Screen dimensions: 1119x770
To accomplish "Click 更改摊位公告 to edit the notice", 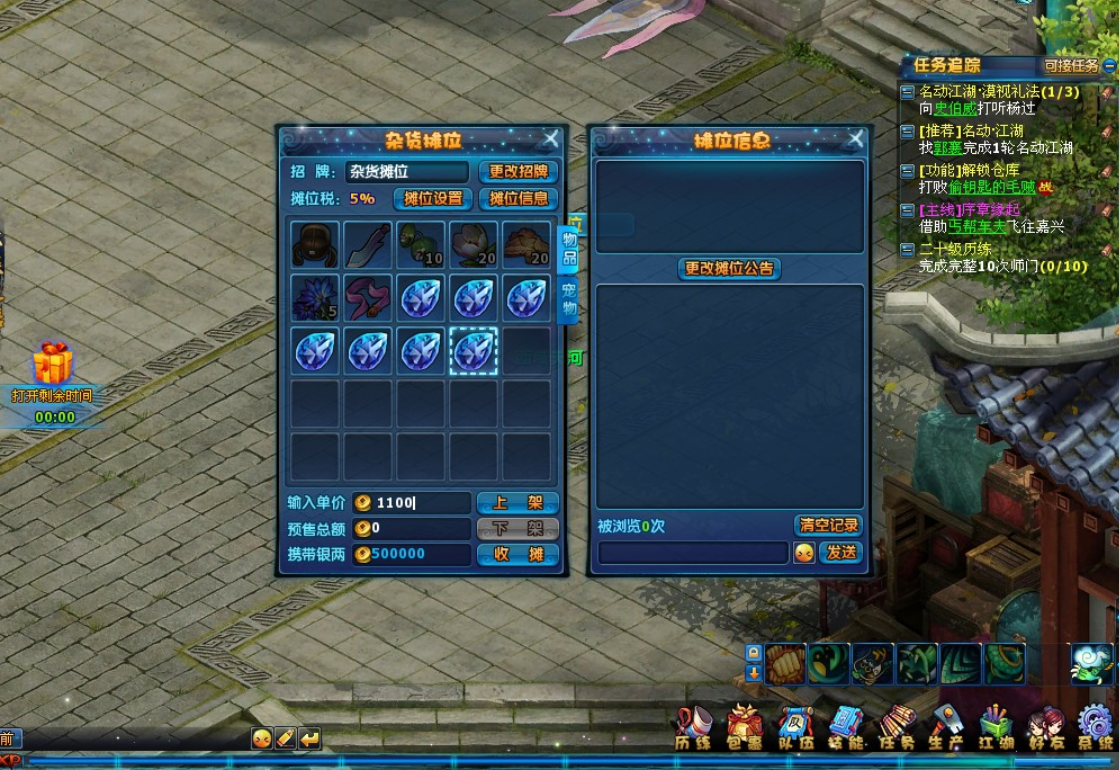I will click(730, 269).
